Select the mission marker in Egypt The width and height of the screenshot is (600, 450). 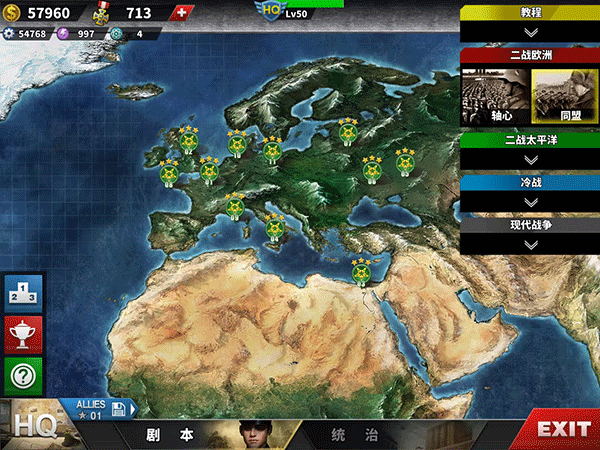click(360, 271)
